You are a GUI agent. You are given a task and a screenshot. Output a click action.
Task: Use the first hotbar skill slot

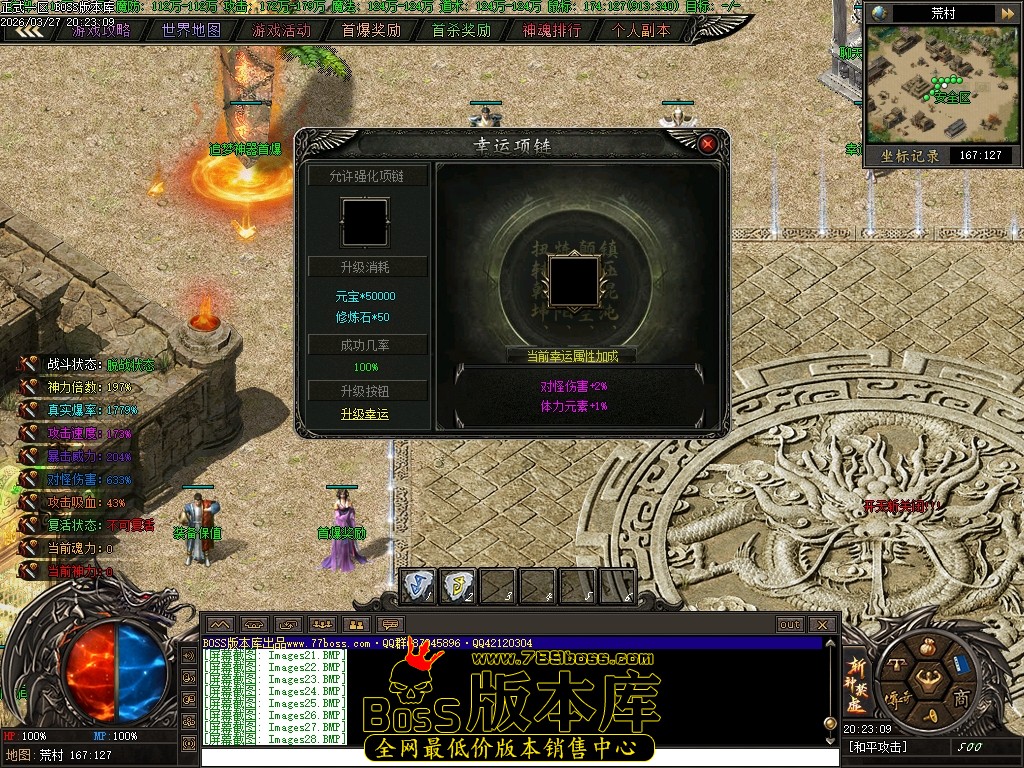click(418, 586)
